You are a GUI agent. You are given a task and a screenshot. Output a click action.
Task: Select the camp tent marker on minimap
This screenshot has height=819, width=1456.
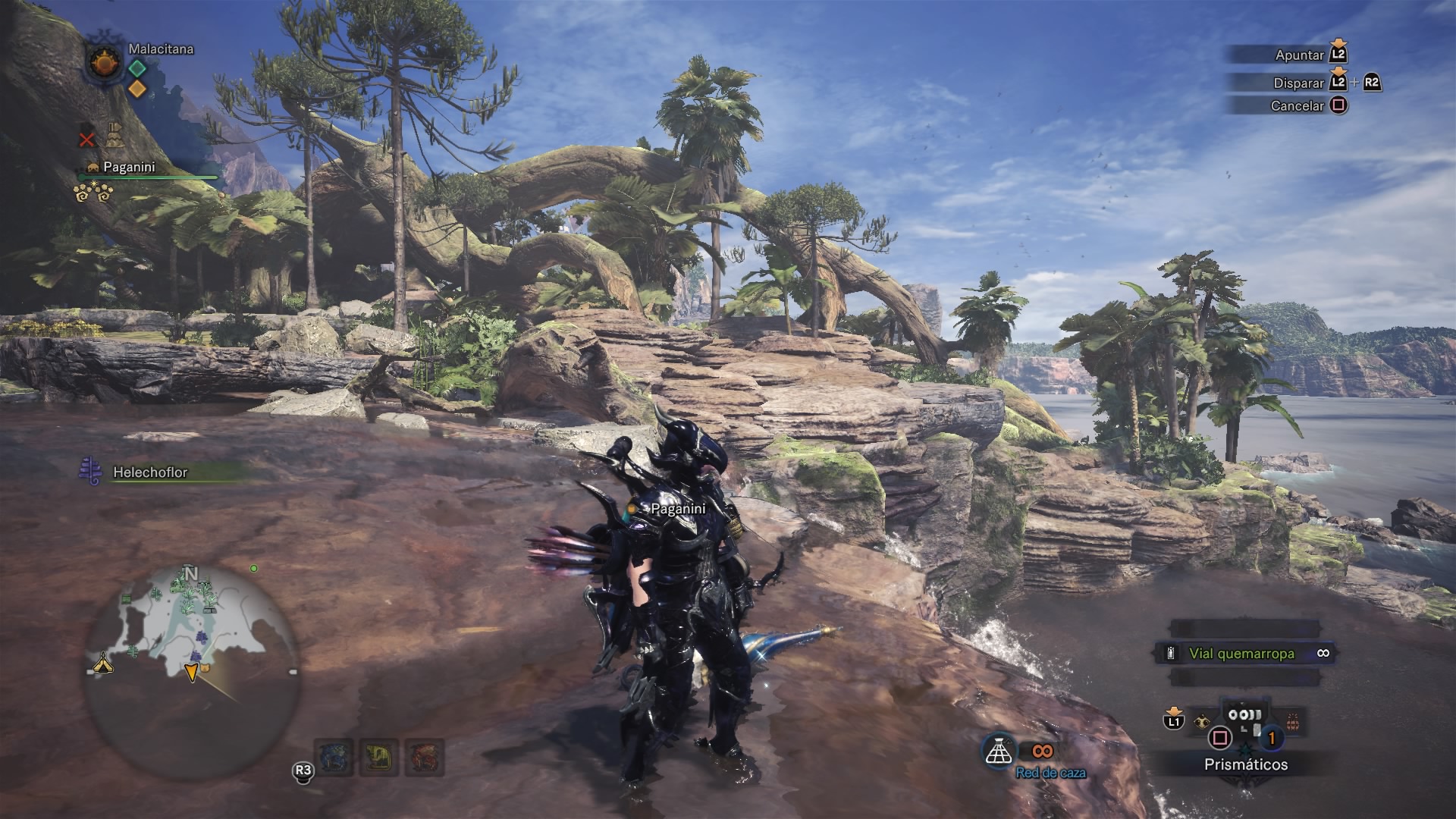coord(103,664)
